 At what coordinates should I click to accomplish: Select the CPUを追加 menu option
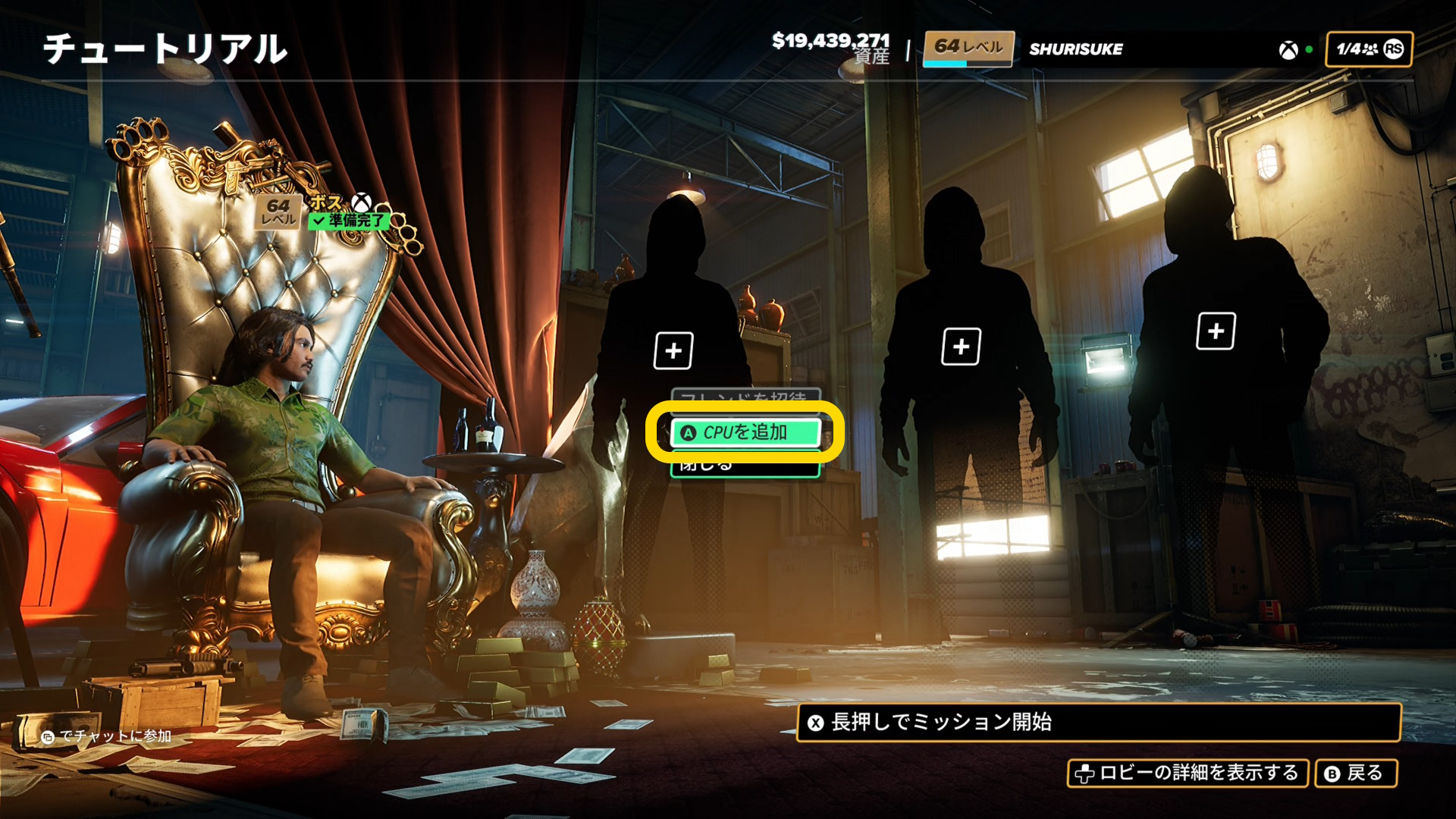click(745, 432)
